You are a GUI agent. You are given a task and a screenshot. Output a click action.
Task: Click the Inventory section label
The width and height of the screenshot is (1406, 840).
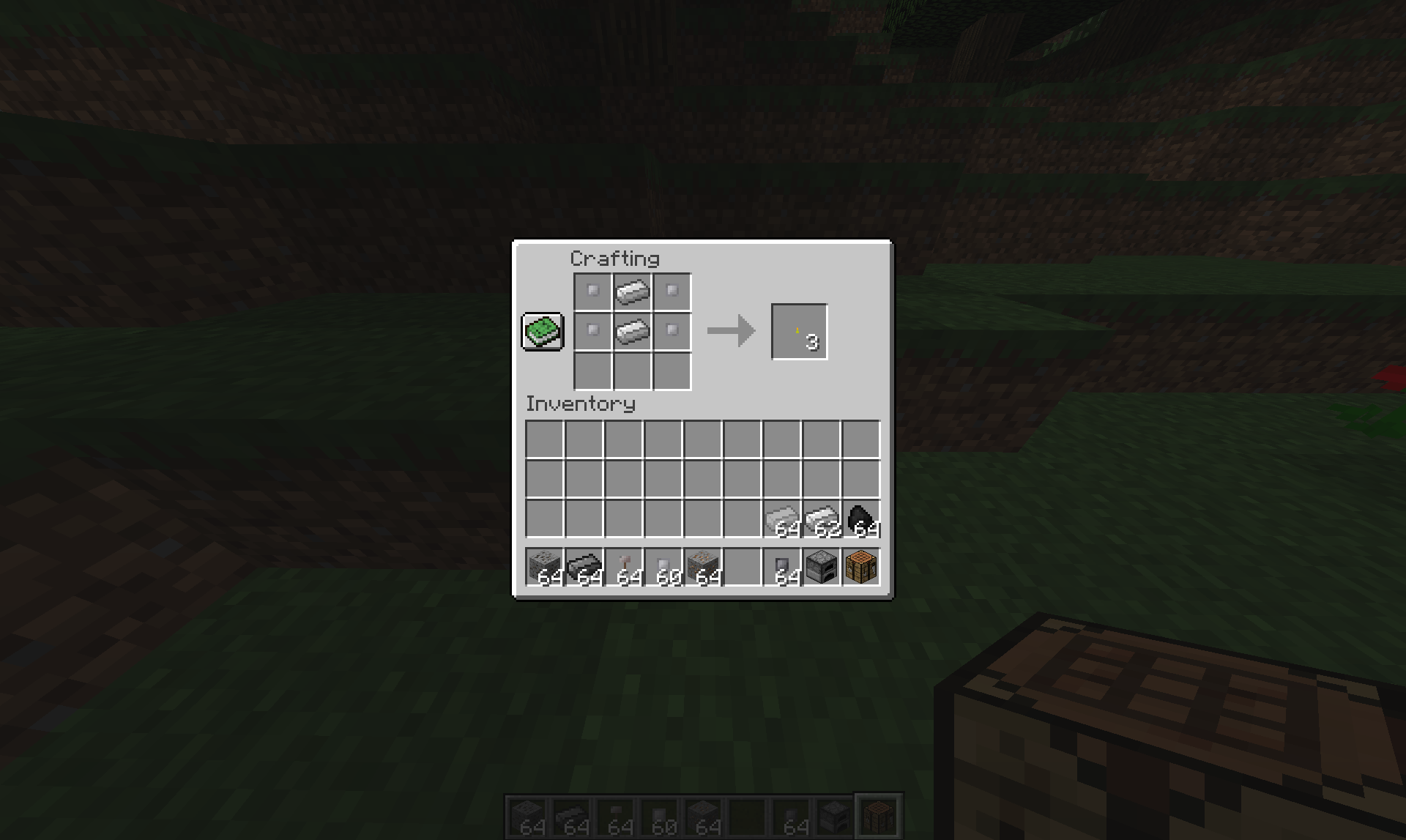[x=581, y=404]
